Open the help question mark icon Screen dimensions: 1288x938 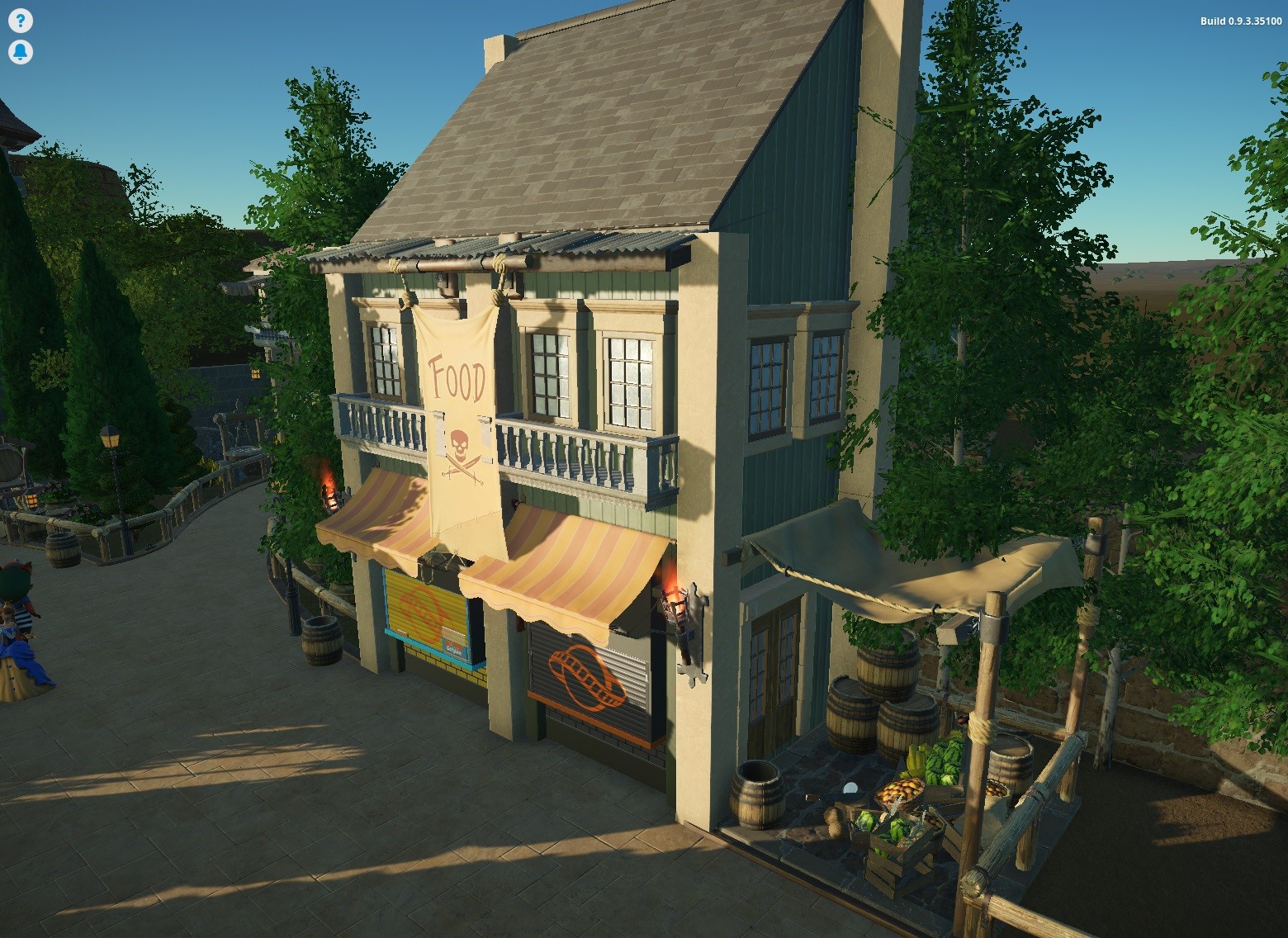(x=21, y=21)
